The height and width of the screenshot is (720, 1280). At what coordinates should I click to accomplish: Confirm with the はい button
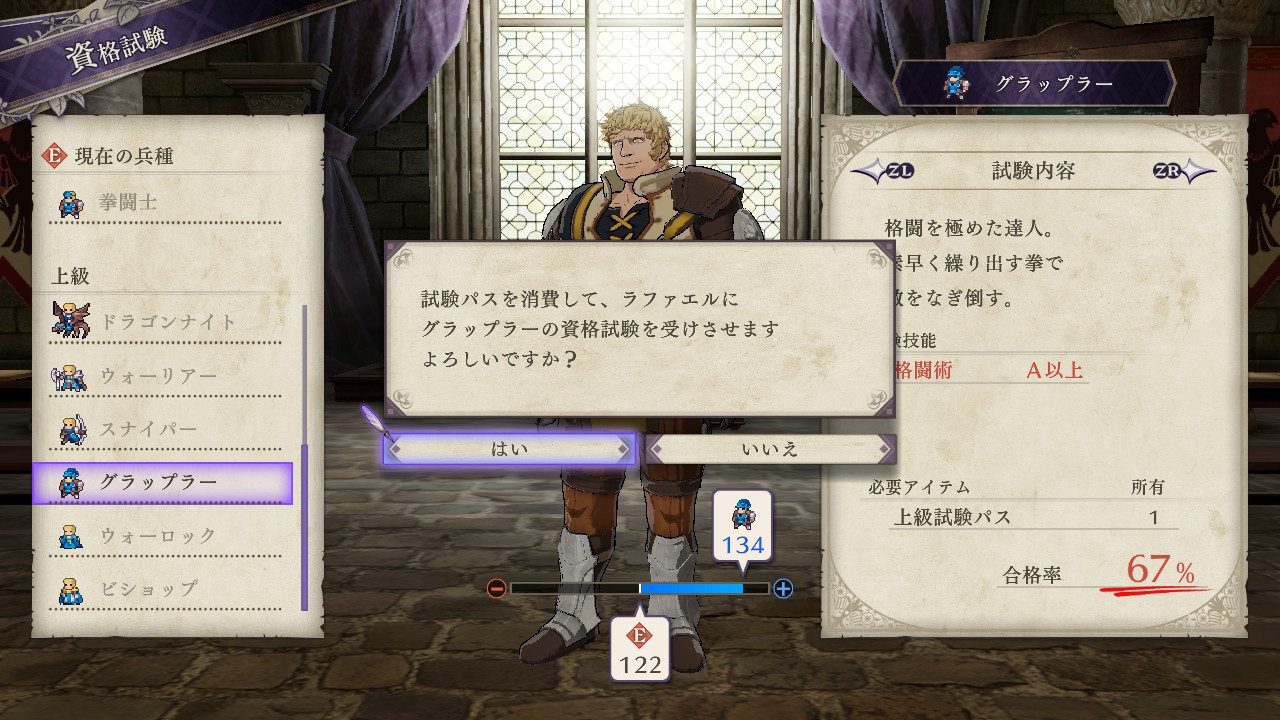[x=509, y=449]
